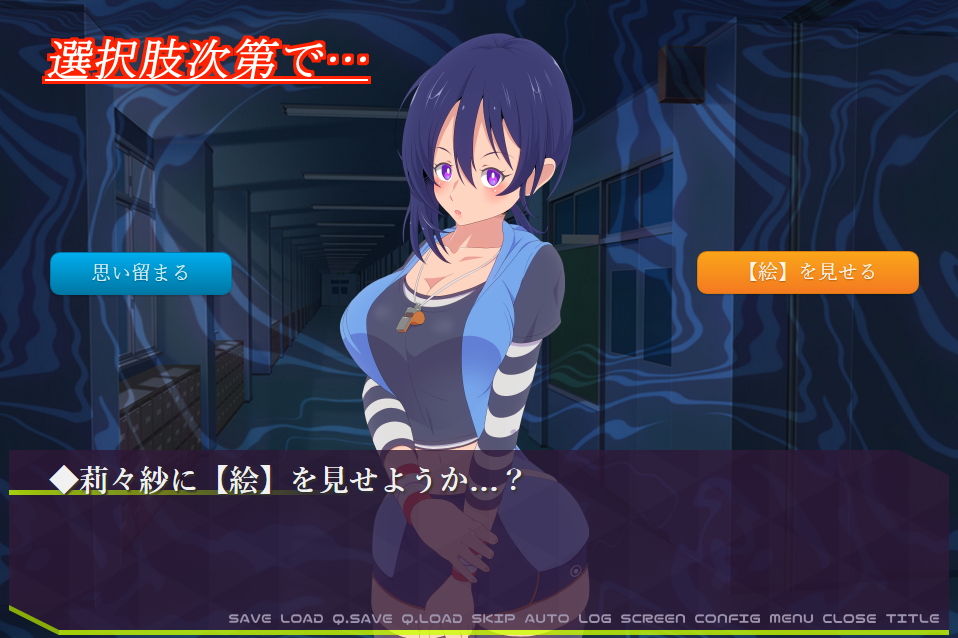Viewport: 958px width, 638px height.
Task: Open the SAVE screen
Action: tap(250, 618)
